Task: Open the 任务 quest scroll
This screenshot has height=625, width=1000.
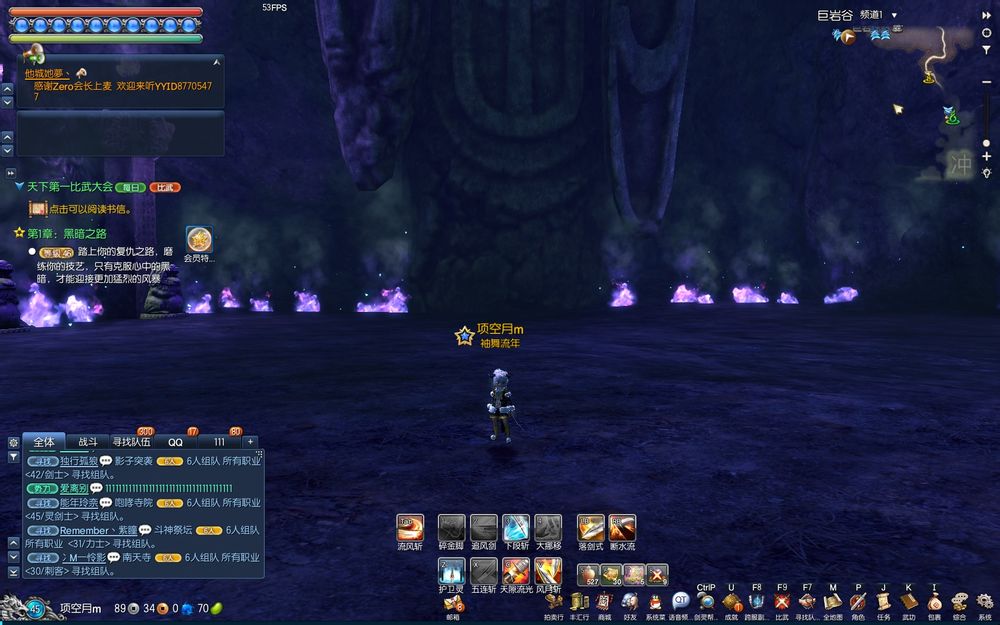Action: (x=883, y=601)
